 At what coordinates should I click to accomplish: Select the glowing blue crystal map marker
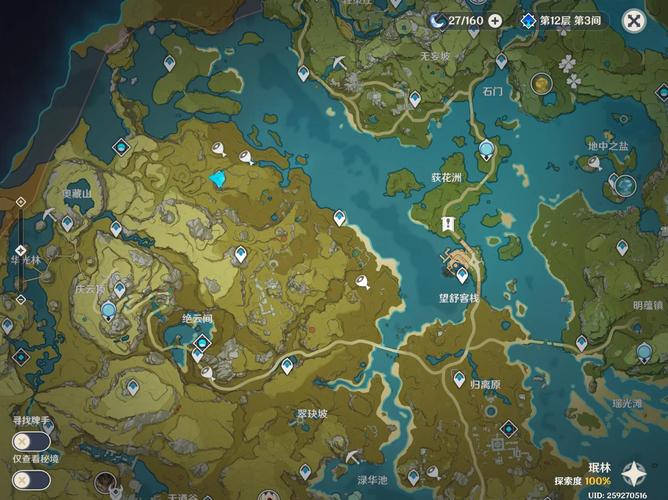click(x=218, y=179)
